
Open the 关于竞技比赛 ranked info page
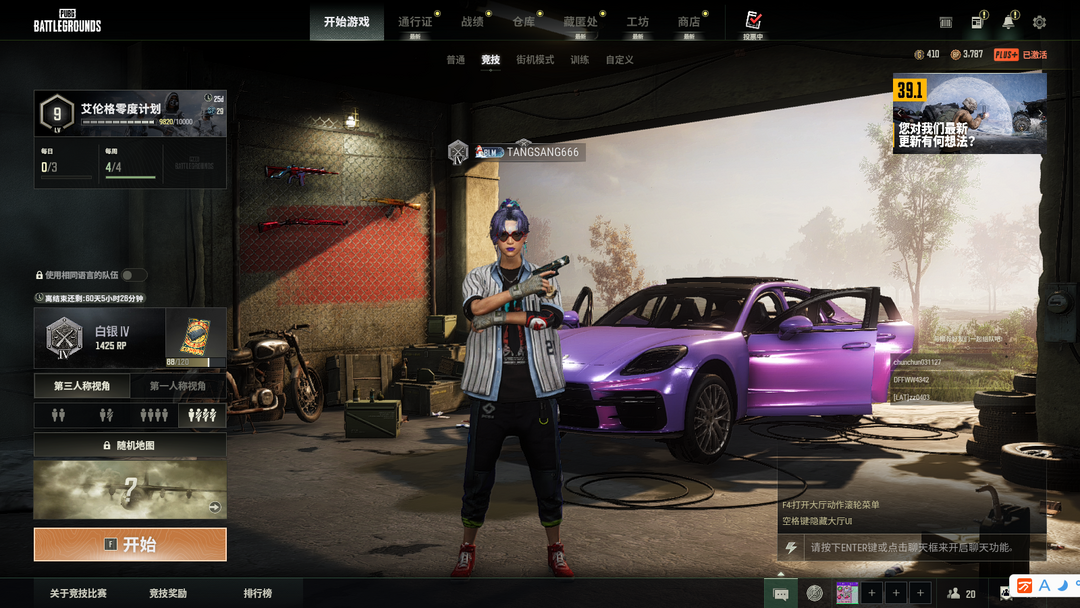click(76, 594)
